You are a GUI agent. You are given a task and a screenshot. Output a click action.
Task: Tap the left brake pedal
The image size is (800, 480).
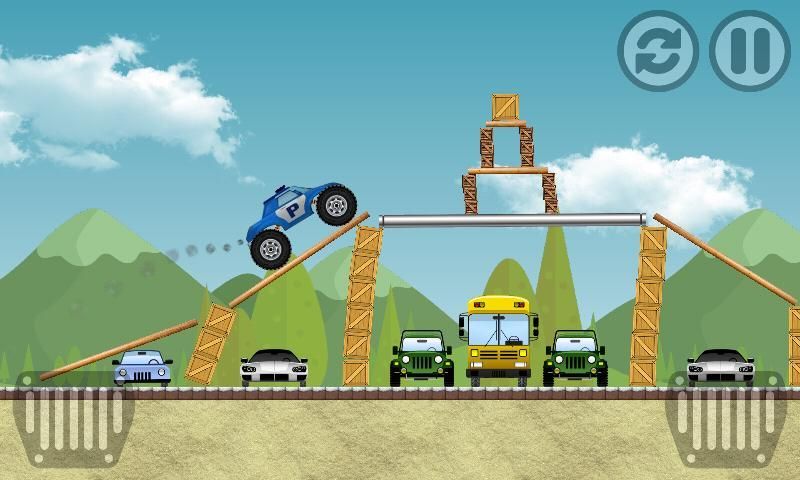pyautogui.click(x=75, y=418)
